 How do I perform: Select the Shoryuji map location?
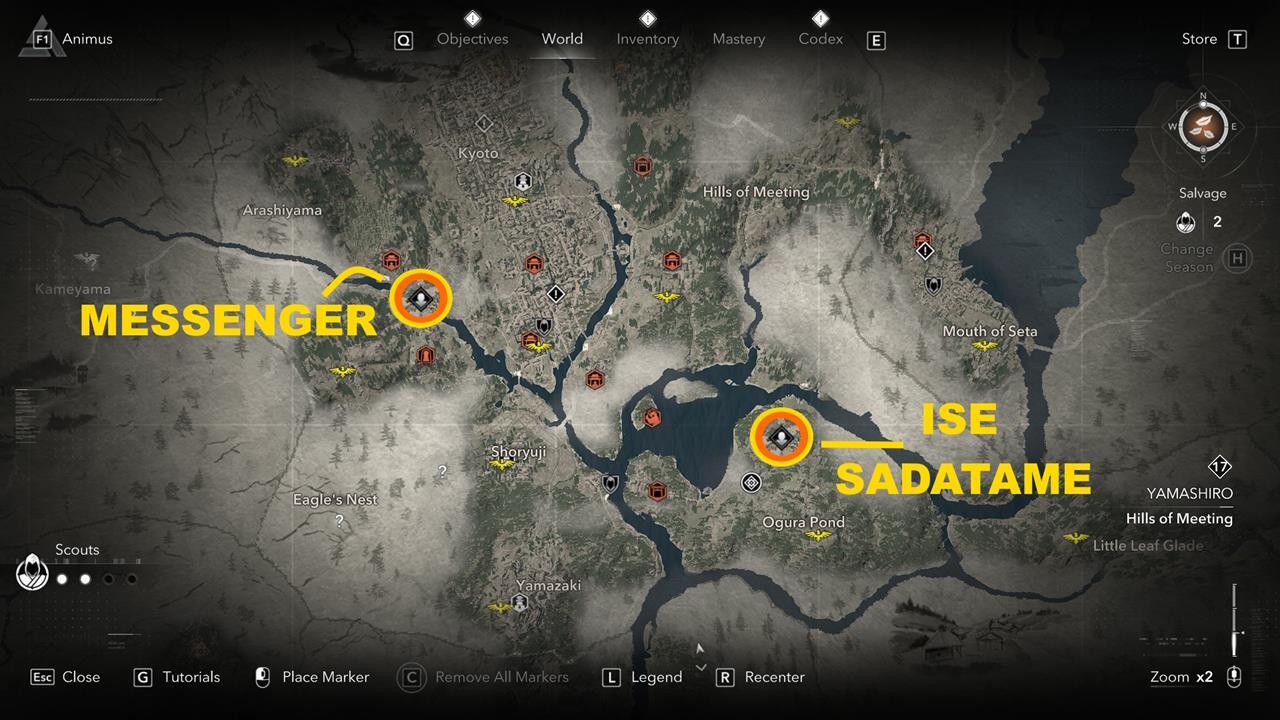pos(518,452)
